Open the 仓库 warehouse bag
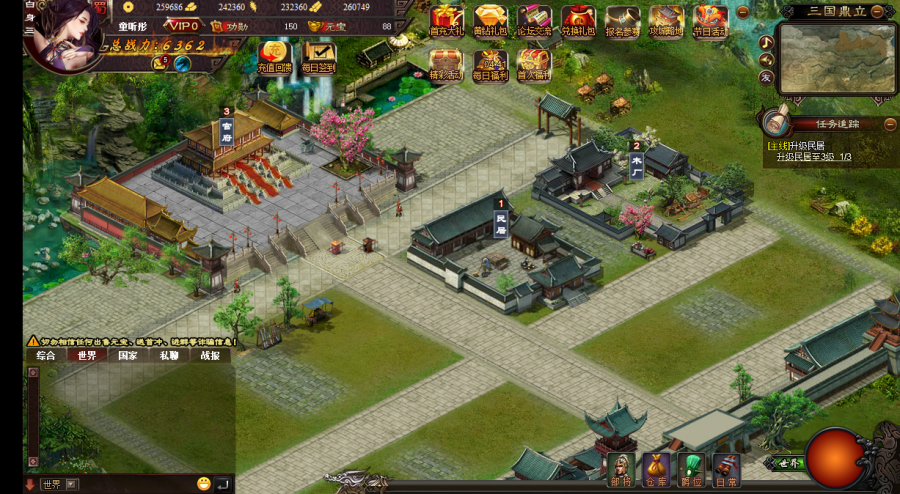 (656, 468)
